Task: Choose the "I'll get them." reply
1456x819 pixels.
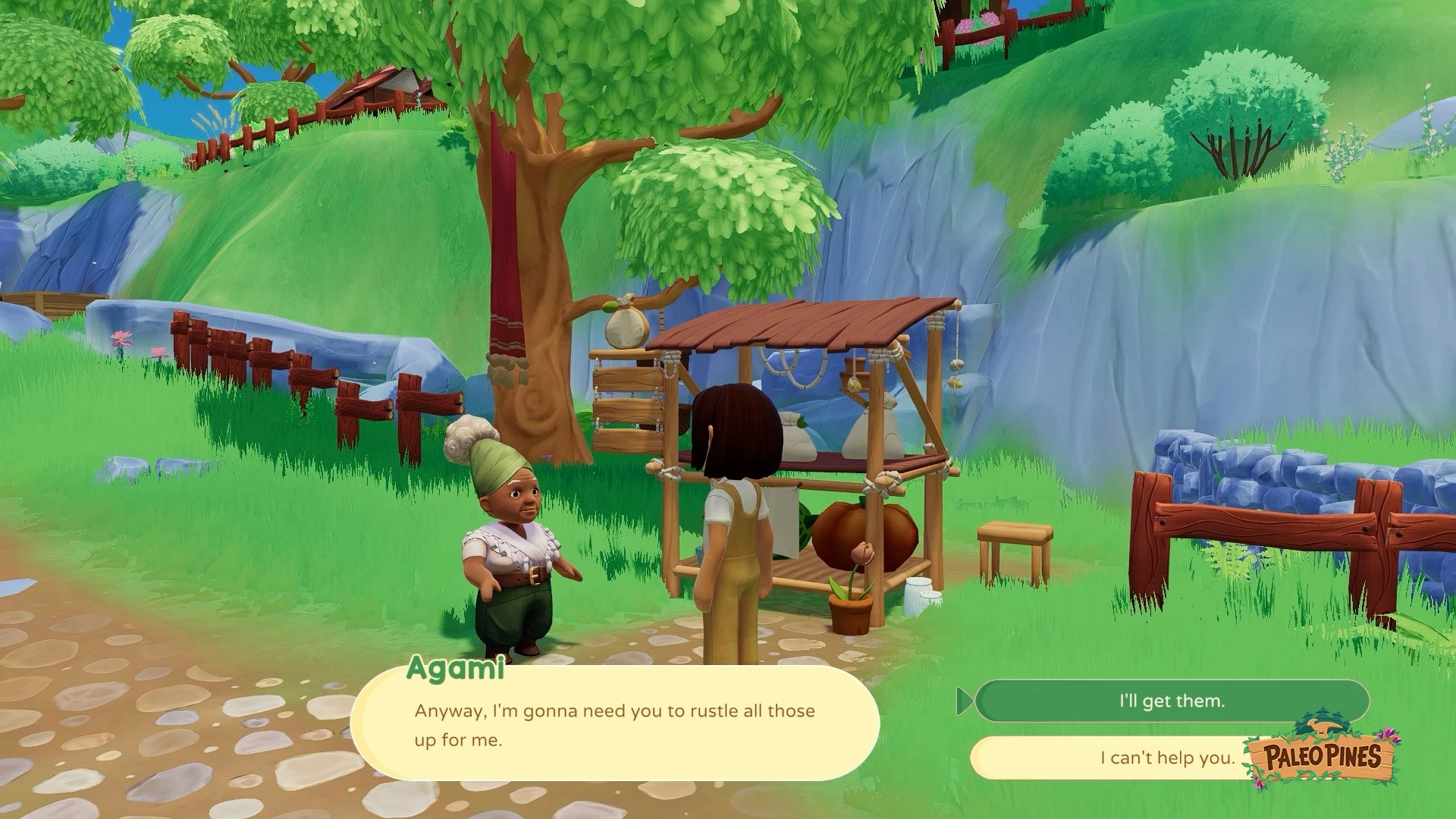Action: [1172, 701]
